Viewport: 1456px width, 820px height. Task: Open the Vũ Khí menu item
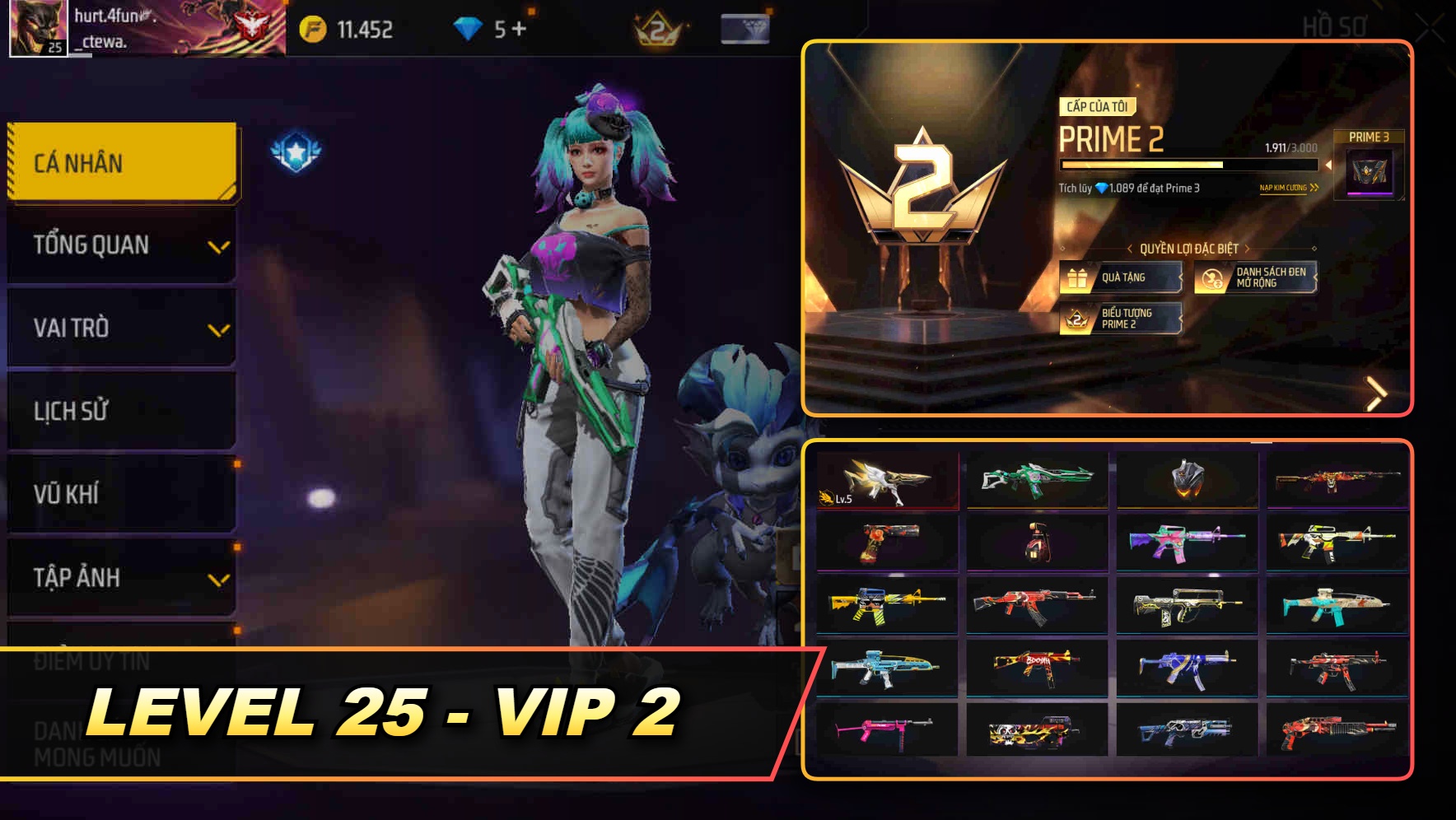(x=120, y=494)
